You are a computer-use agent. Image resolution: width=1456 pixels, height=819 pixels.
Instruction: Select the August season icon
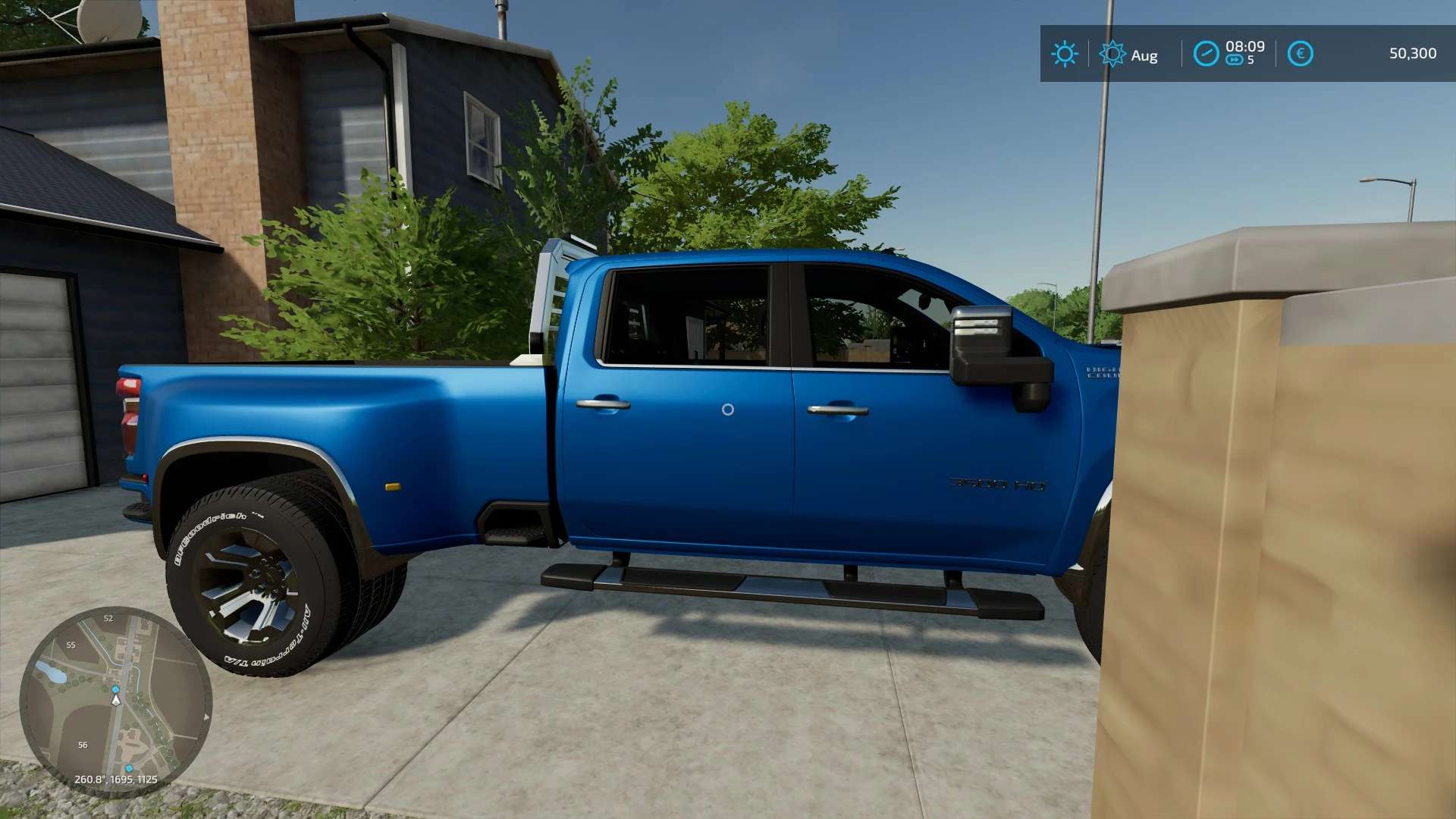pos(1112,54)
